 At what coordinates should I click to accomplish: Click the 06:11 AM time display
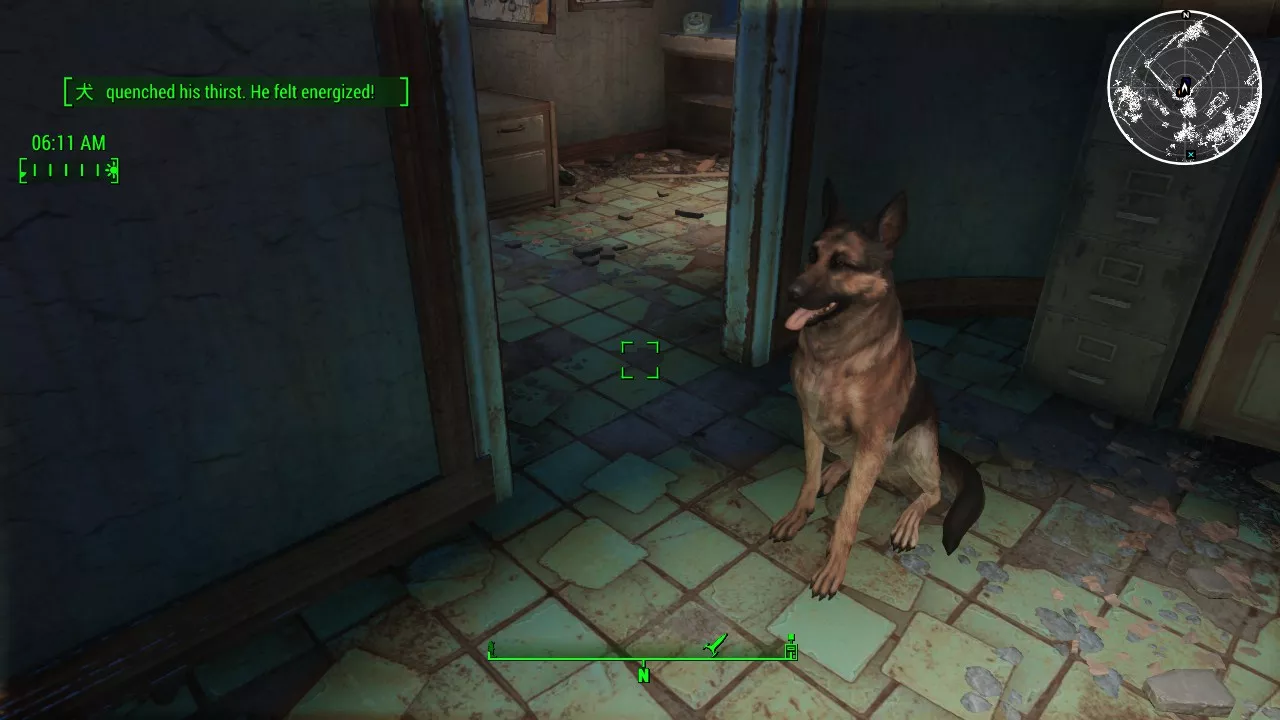pos(67,143)
